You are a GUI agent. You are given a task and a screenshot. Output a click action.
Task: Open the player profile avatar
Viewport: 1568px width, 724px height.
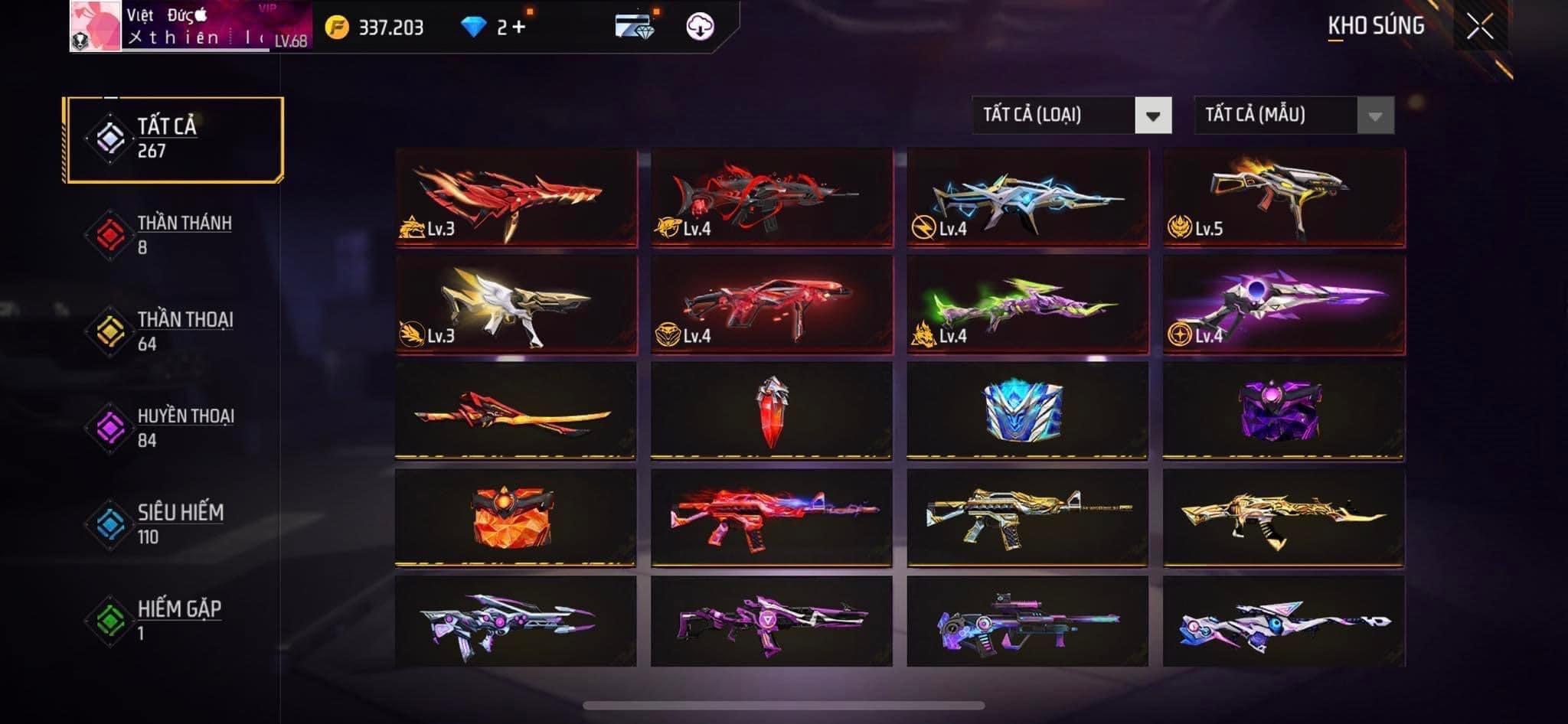point(96,26)
